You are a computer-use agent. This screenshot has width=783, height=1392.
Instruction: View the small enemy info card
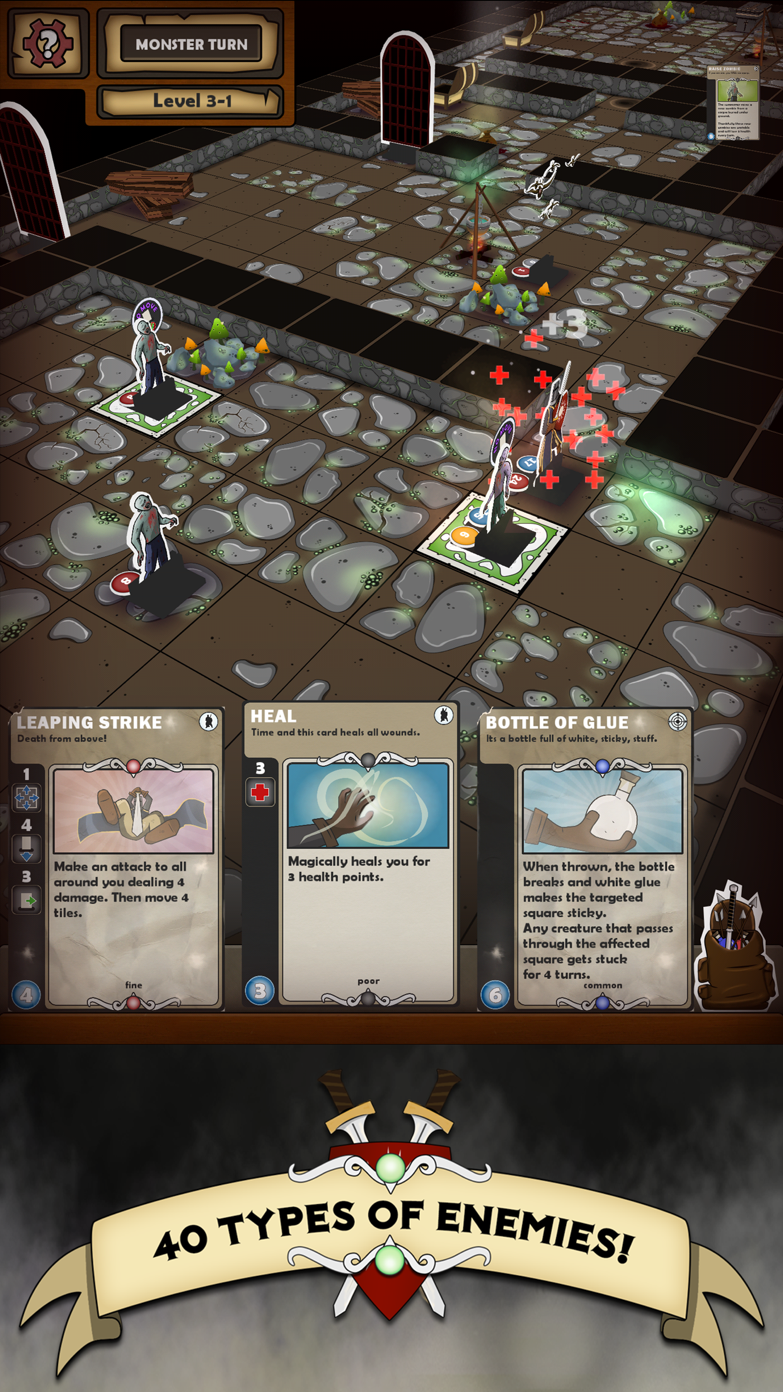pyautogui.click(x=733, y=103)
